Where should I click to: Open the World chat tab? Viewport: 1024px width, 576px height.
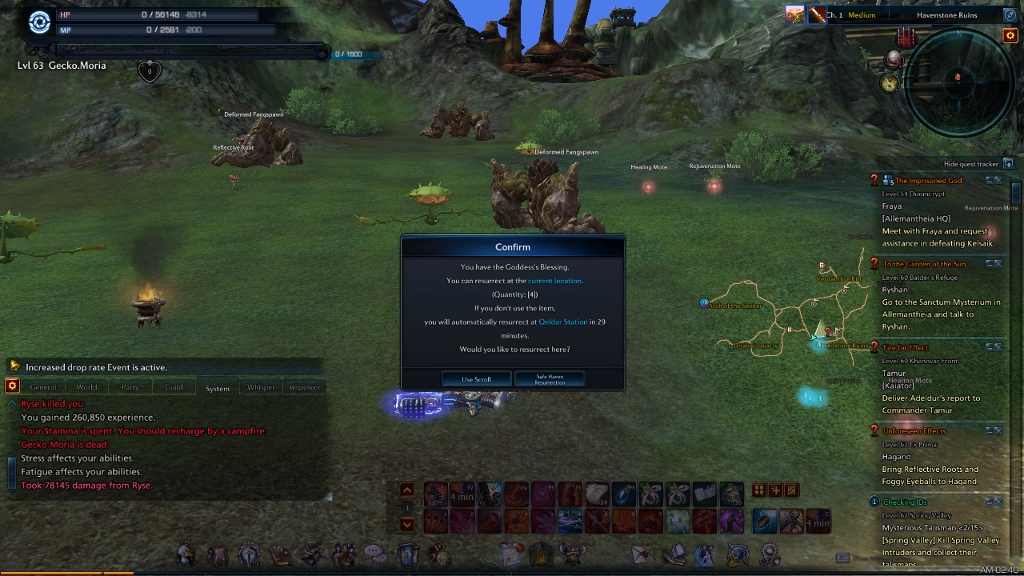click(x=87, y=387)
